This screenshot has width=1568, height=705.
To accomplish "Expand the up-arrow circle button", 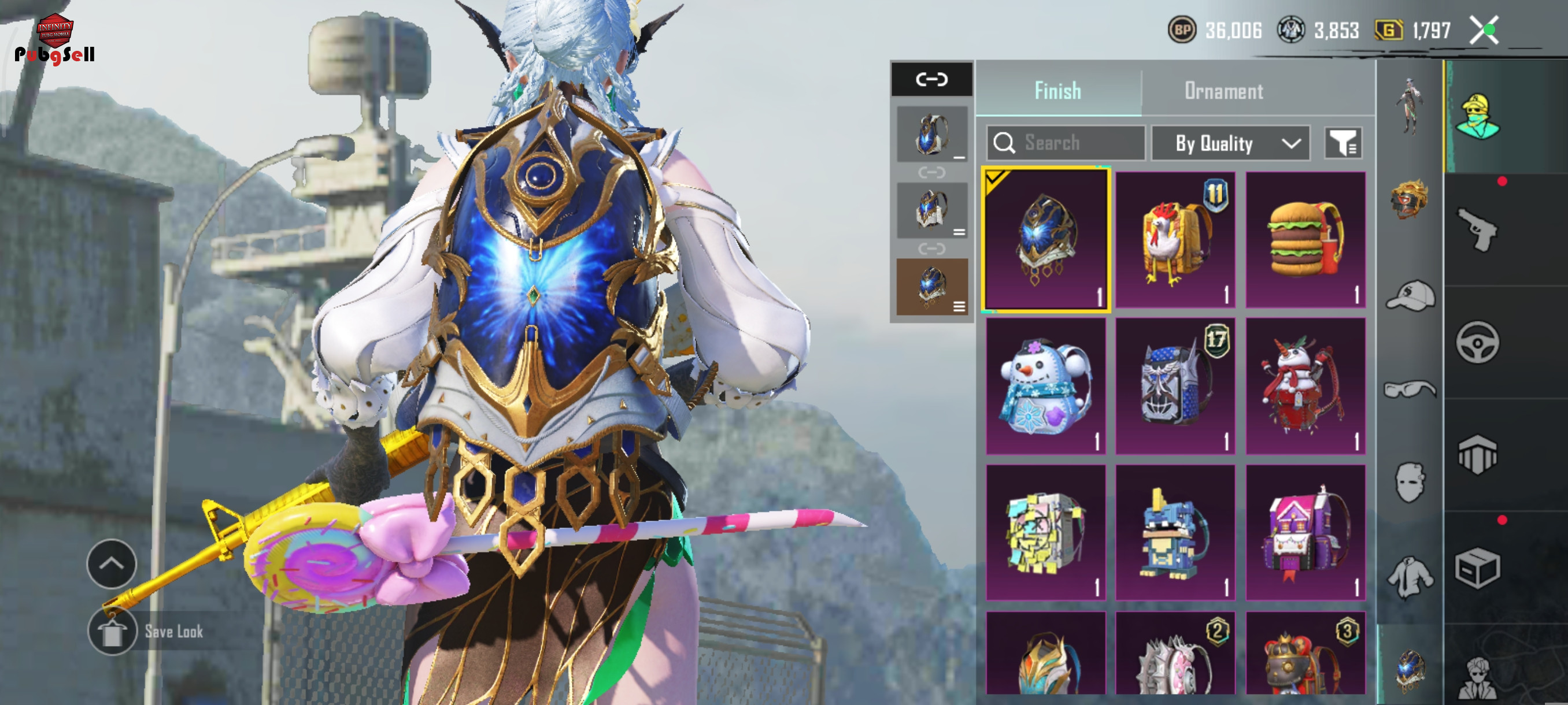I will (112, 563).
